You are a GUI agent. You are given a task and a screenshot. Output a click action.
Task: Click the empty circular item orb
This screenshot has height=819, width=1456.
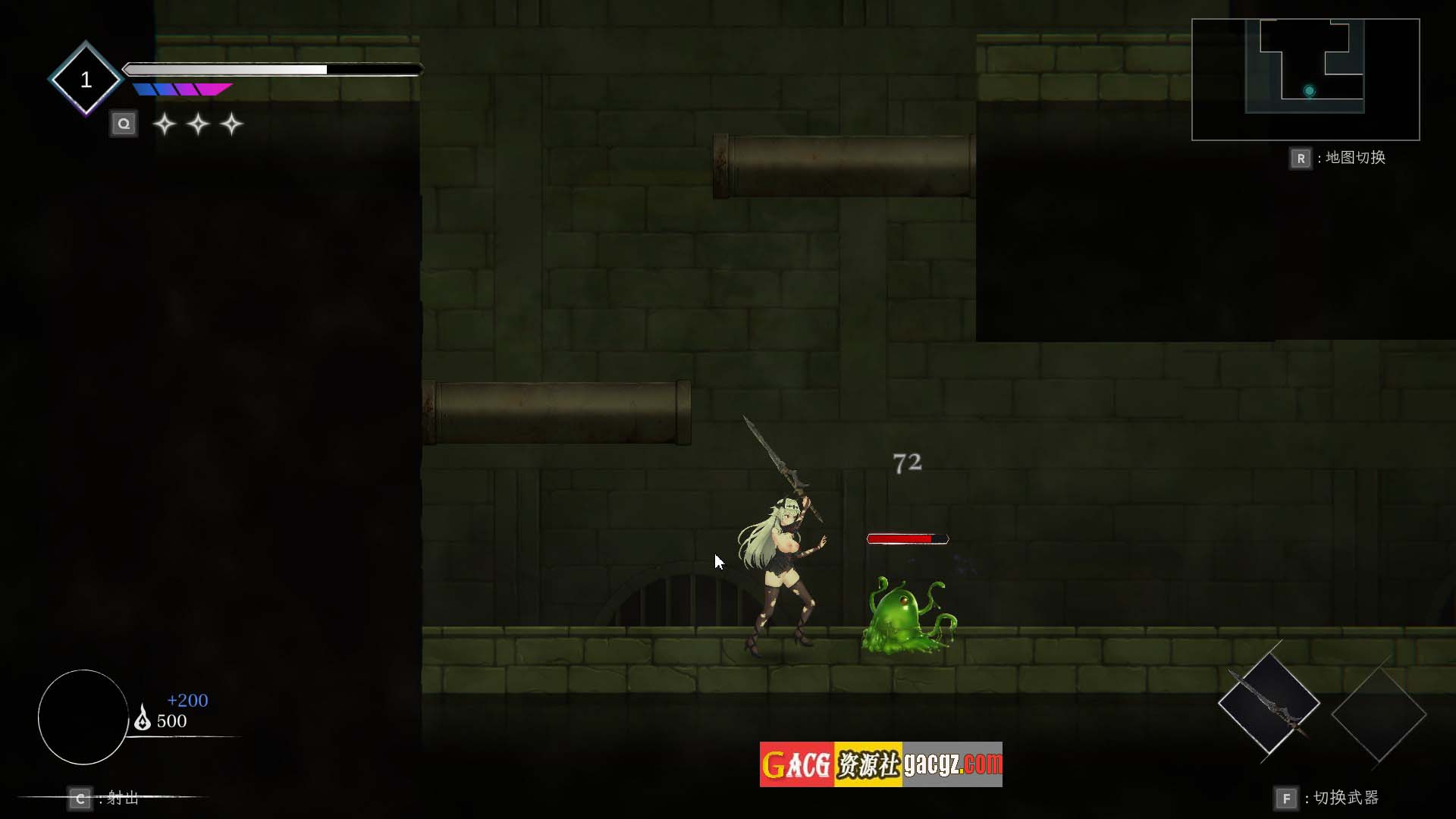coord(83,717)
